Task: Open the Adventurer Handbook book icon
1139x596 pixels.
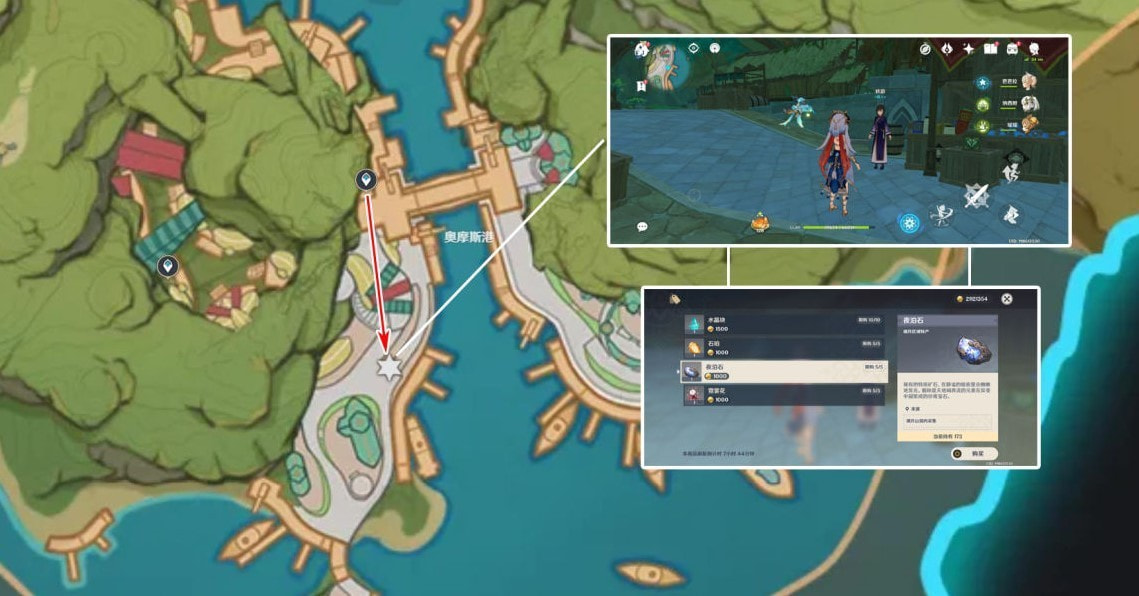Action: (x=991, y=48)
